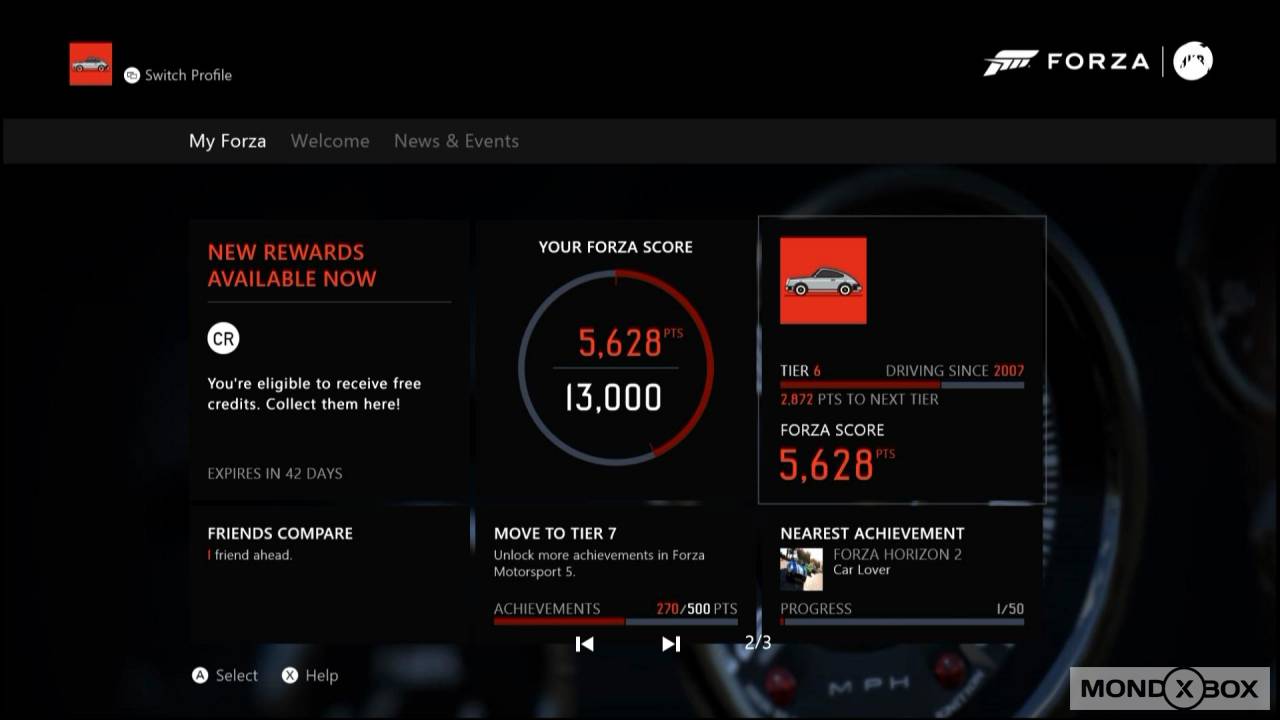Click the car icon on the Tier card
The width and height of the screenshot is (1280, 720).
(x=822, y=280)
